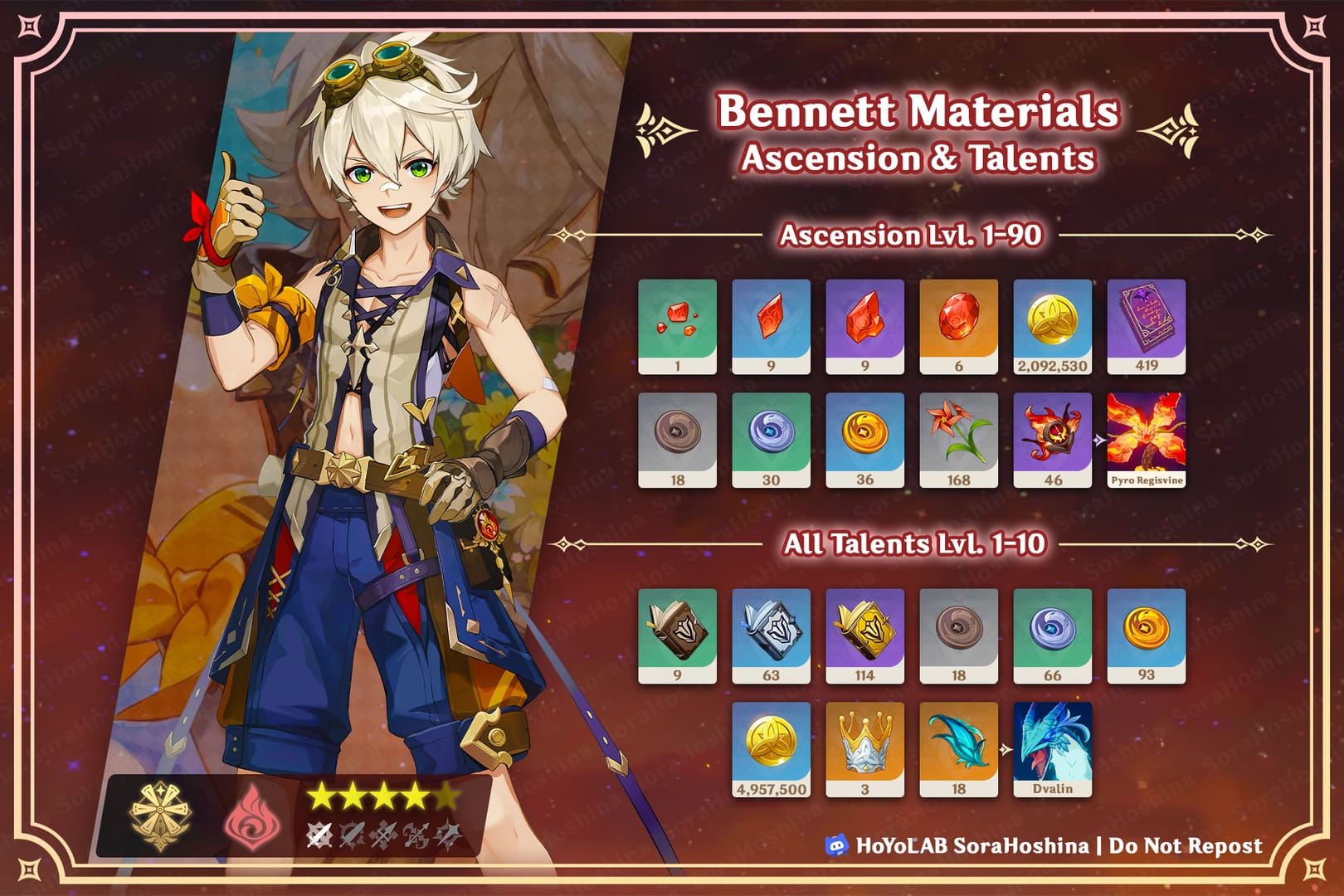Screen dimensions: 1344x896
Task: Choose the Dvalin's Plume feather tile
Action: (958, 749)
